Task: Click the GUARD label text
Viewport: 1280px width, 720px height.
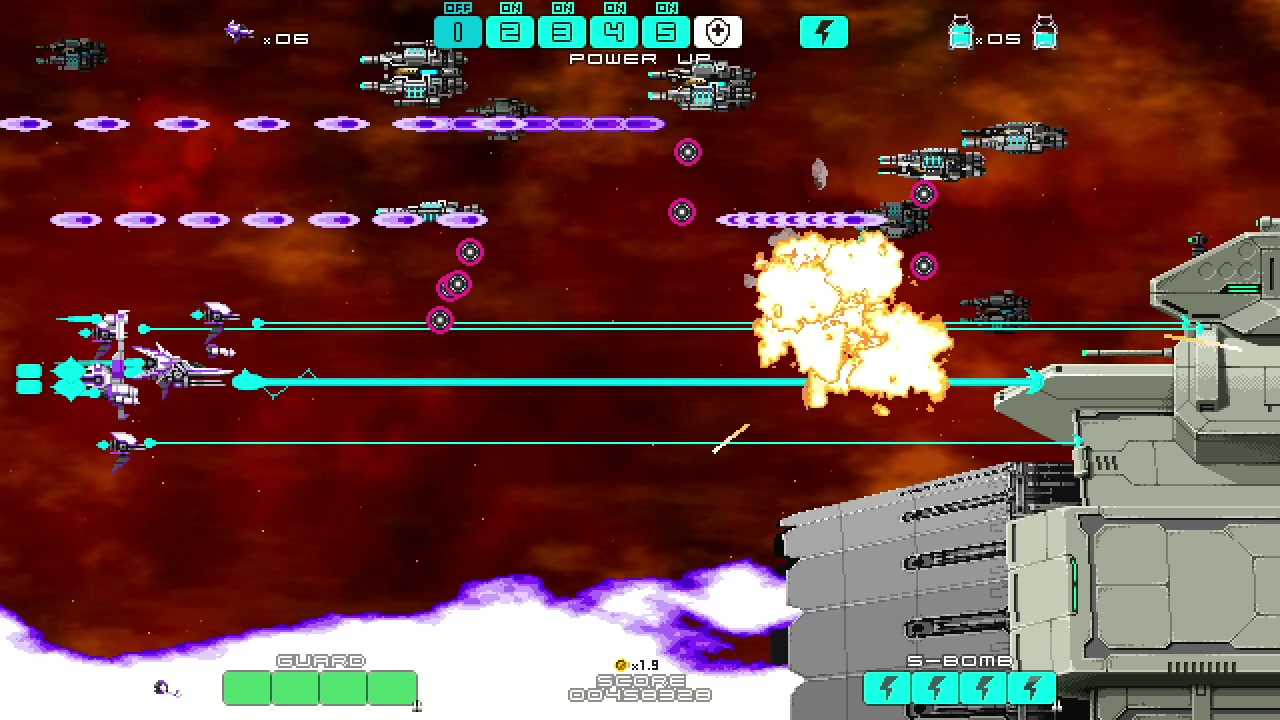Action: tap(319, 660)
